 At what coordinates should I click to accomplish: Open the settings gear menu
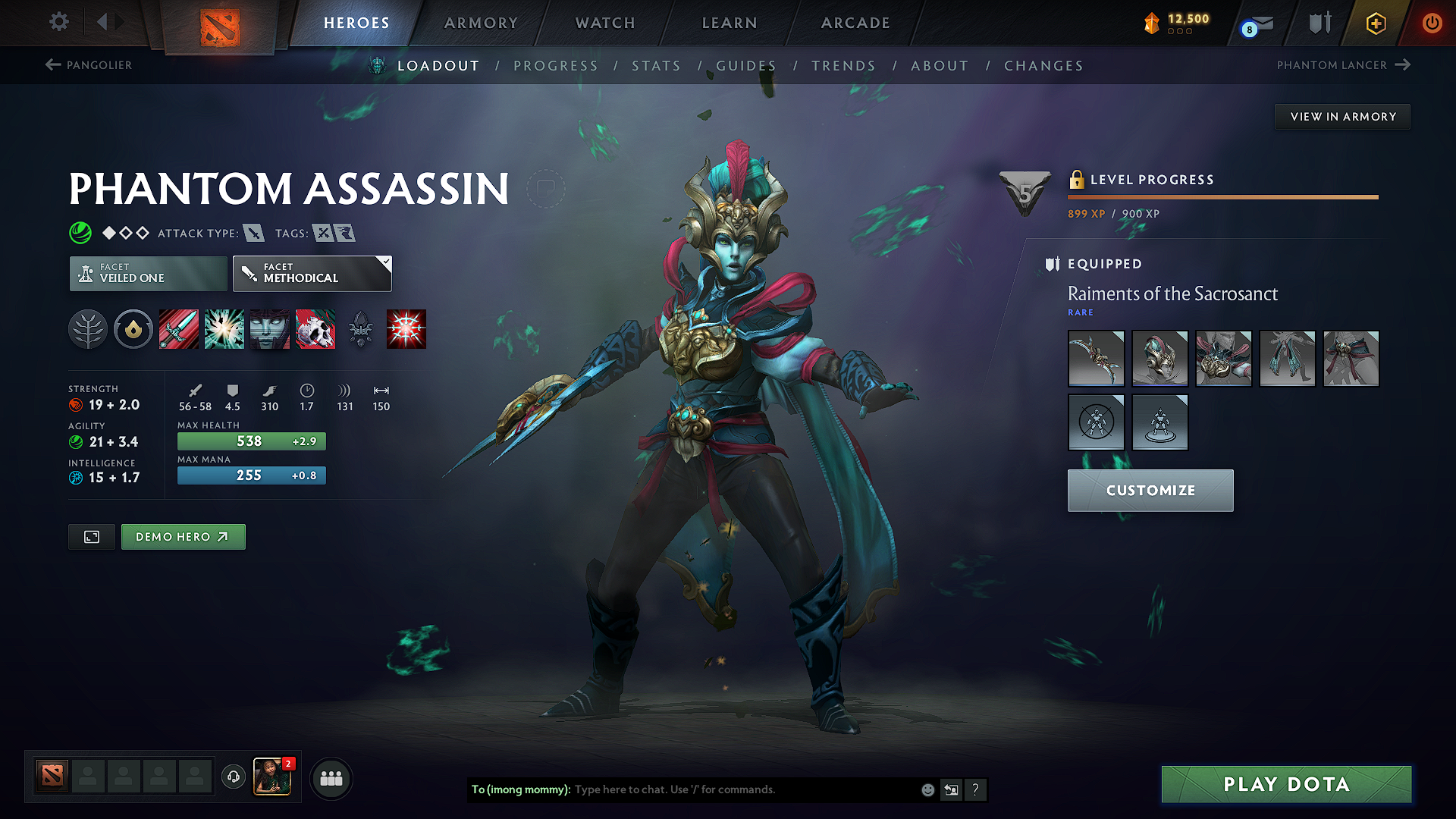(x=59, y=22)
